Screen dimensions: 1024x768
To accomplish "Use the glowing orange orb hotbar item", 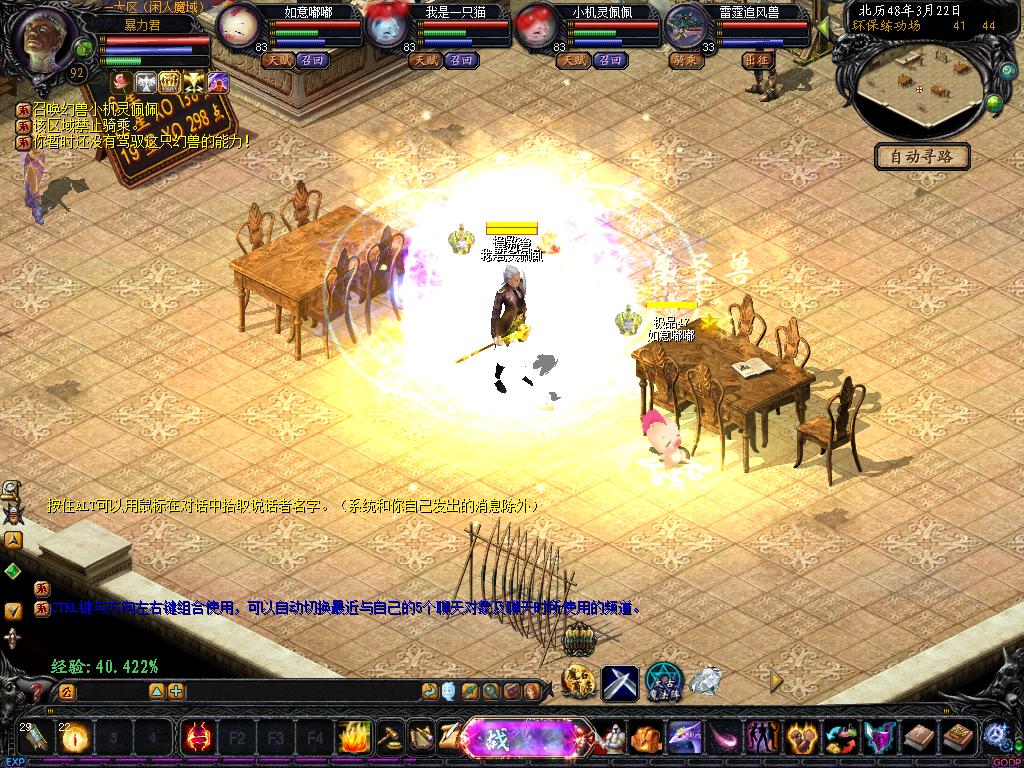I will 76,738.
